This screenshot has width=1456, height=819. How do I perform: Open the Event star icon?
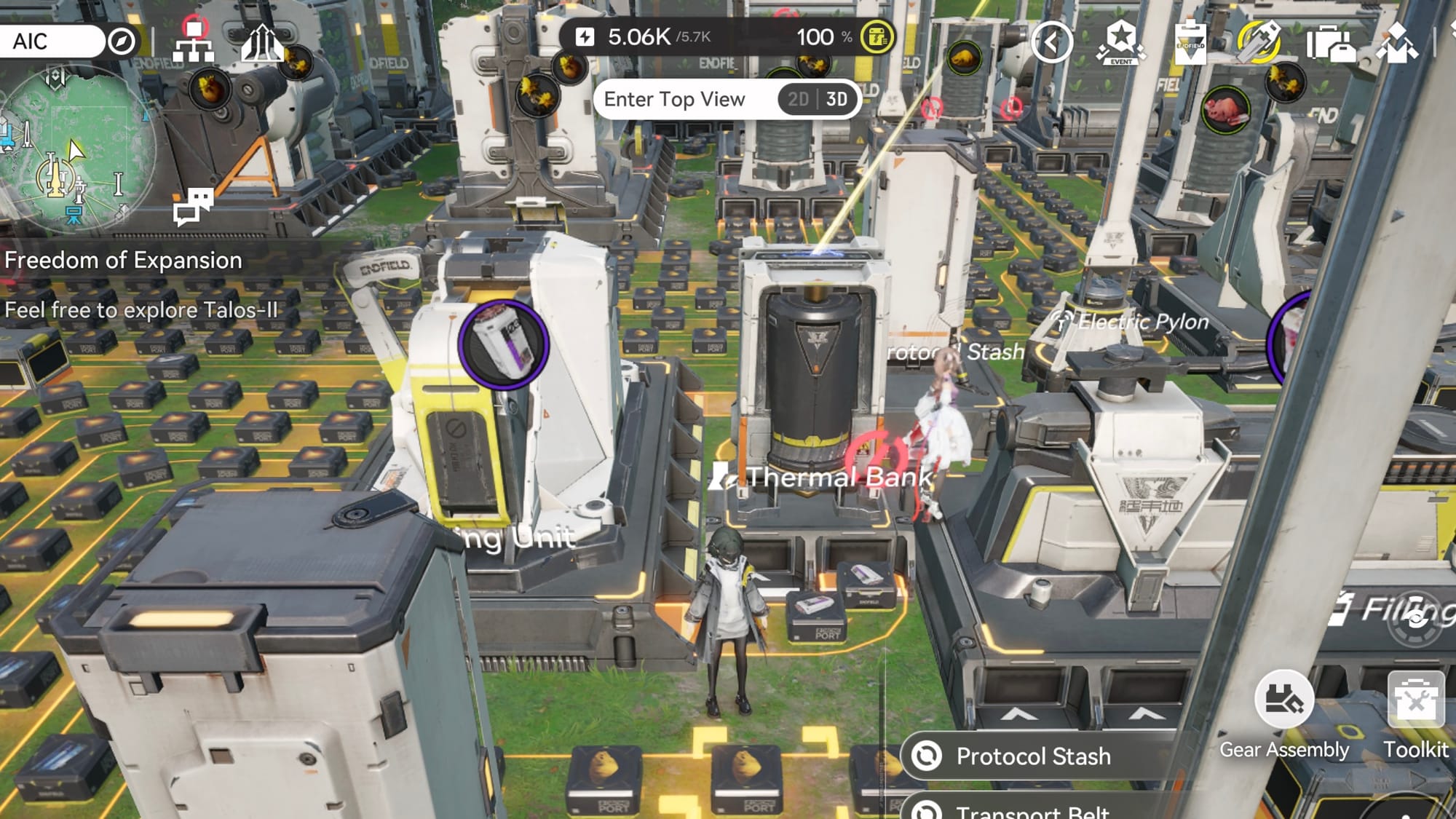pyautogui.click(x=1120, y=42)
